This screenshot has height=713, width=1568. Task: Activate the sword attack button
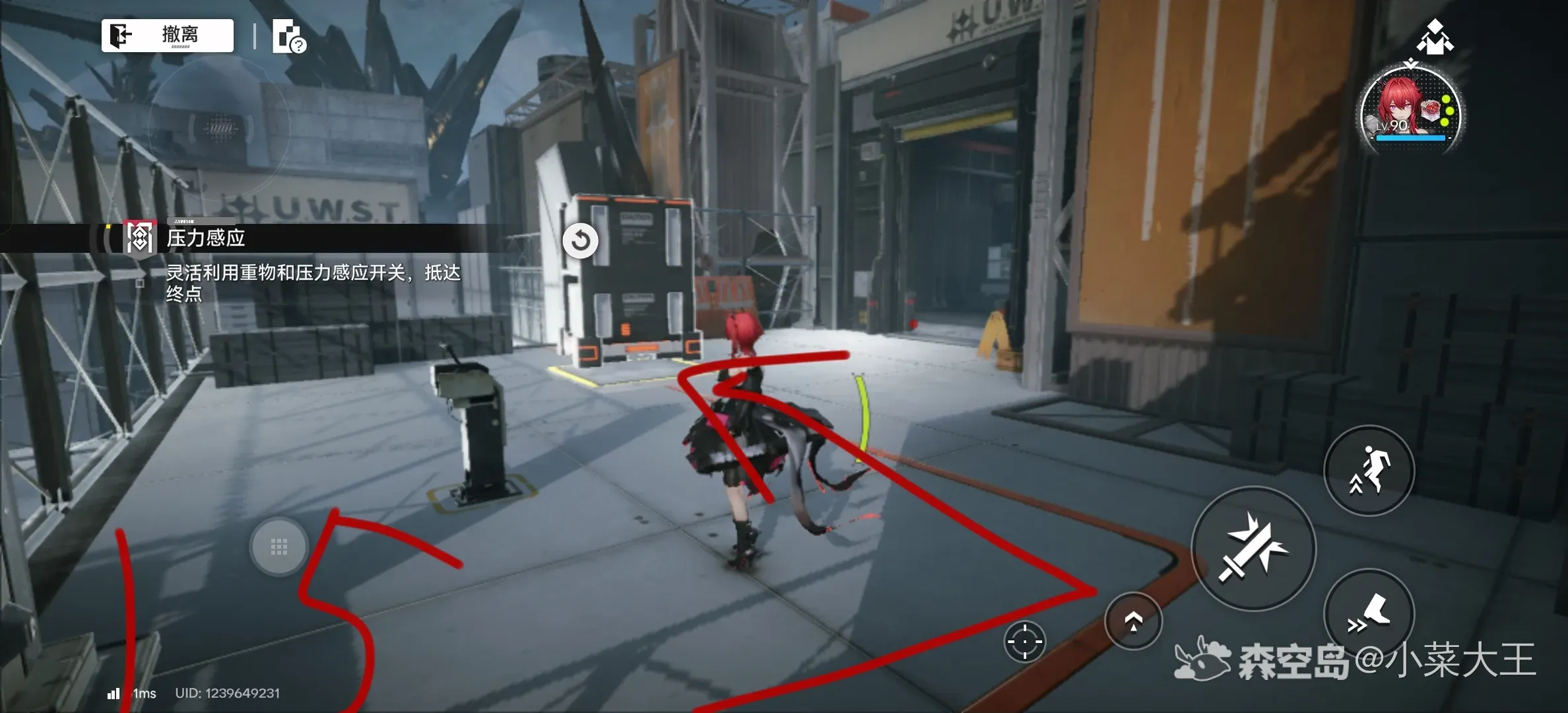[1253, 548]
